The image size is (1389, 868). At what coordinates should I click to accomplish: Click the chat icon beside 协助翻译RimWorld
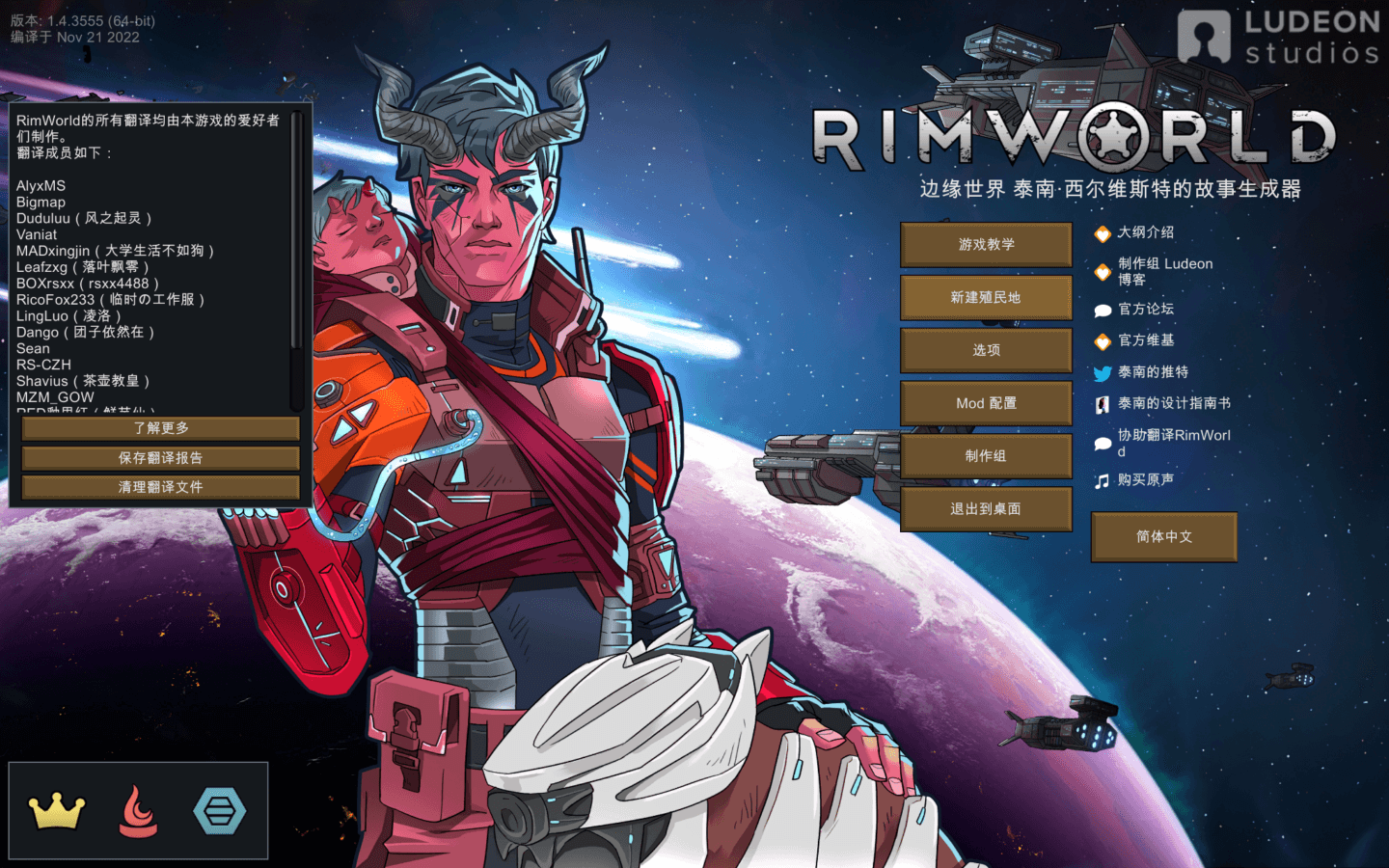tap(1103, 443)
